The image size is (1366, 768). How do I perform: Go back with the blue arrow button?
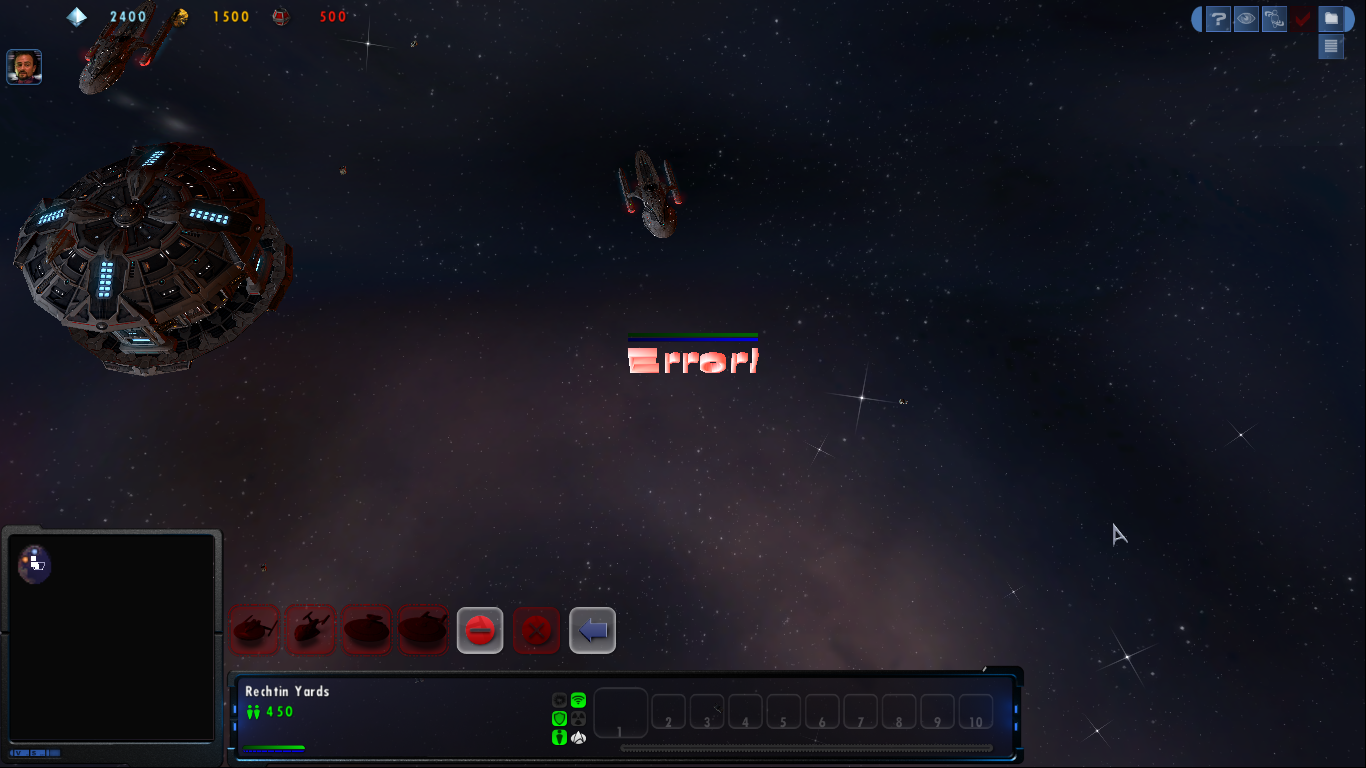click(593, 631)
